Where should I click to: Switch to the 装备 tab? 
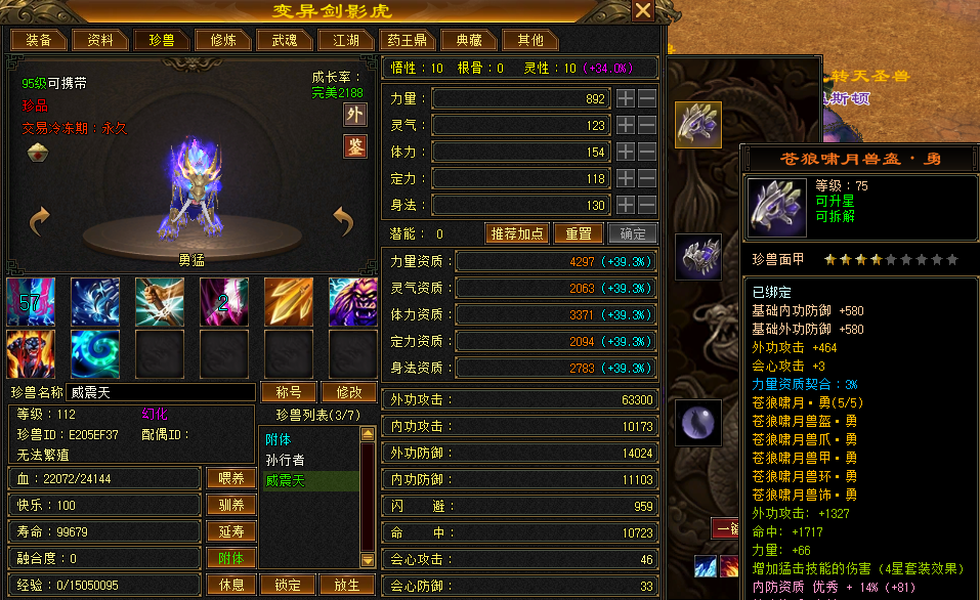coord(39,40)
